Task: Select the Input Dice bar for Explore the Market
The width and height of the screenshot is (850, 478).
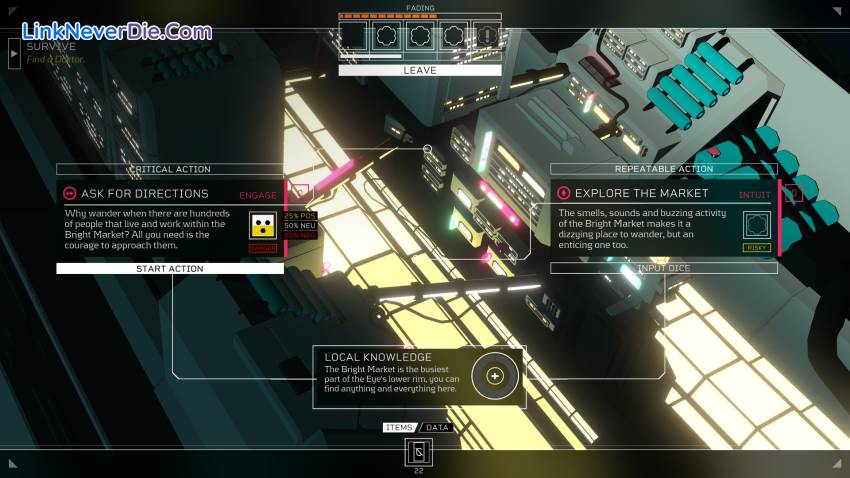Action: tap(663, 268)
